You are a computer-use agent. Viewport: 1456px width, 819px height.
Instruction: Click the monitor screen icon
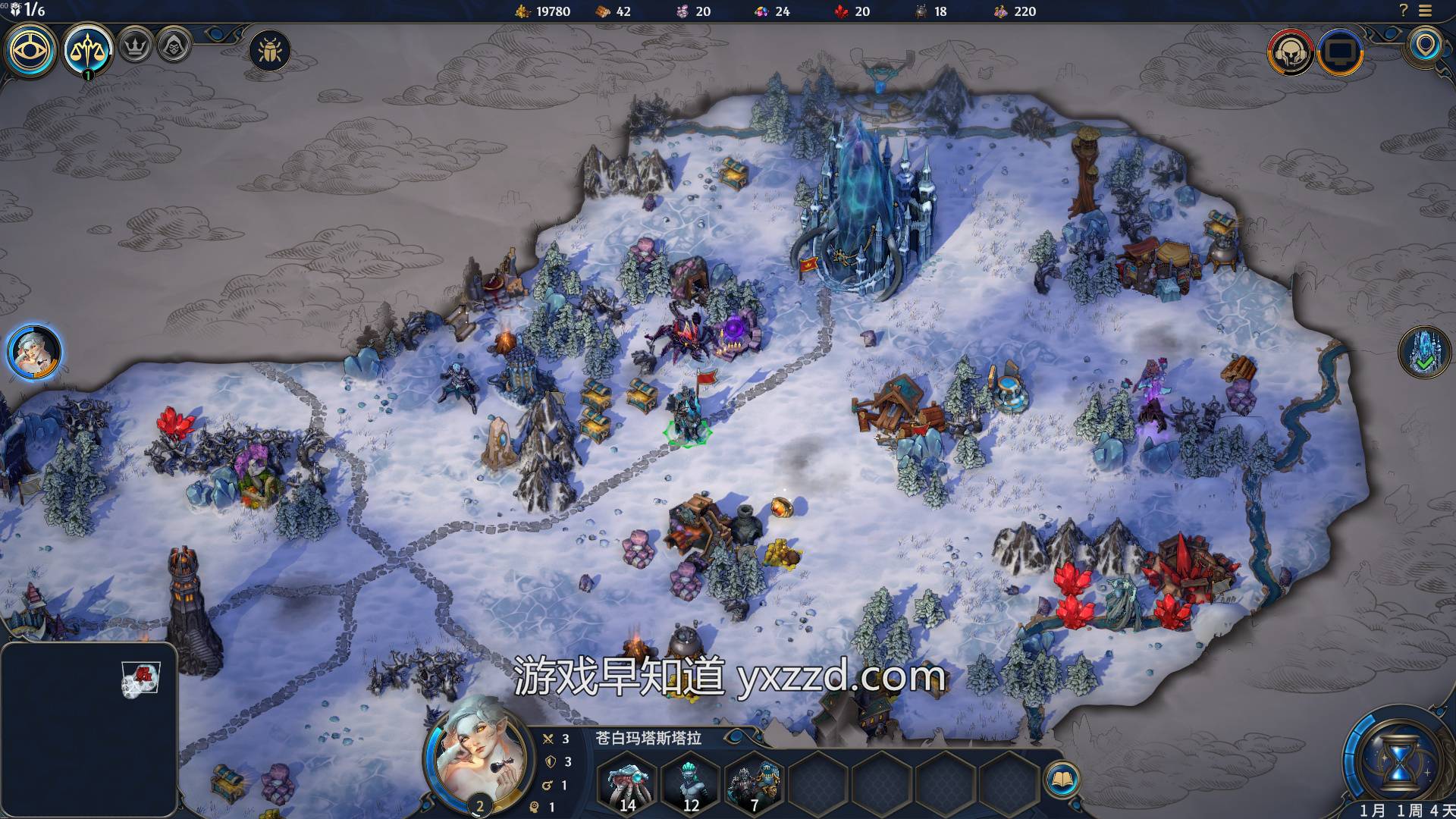click(x=1340, y=52)
